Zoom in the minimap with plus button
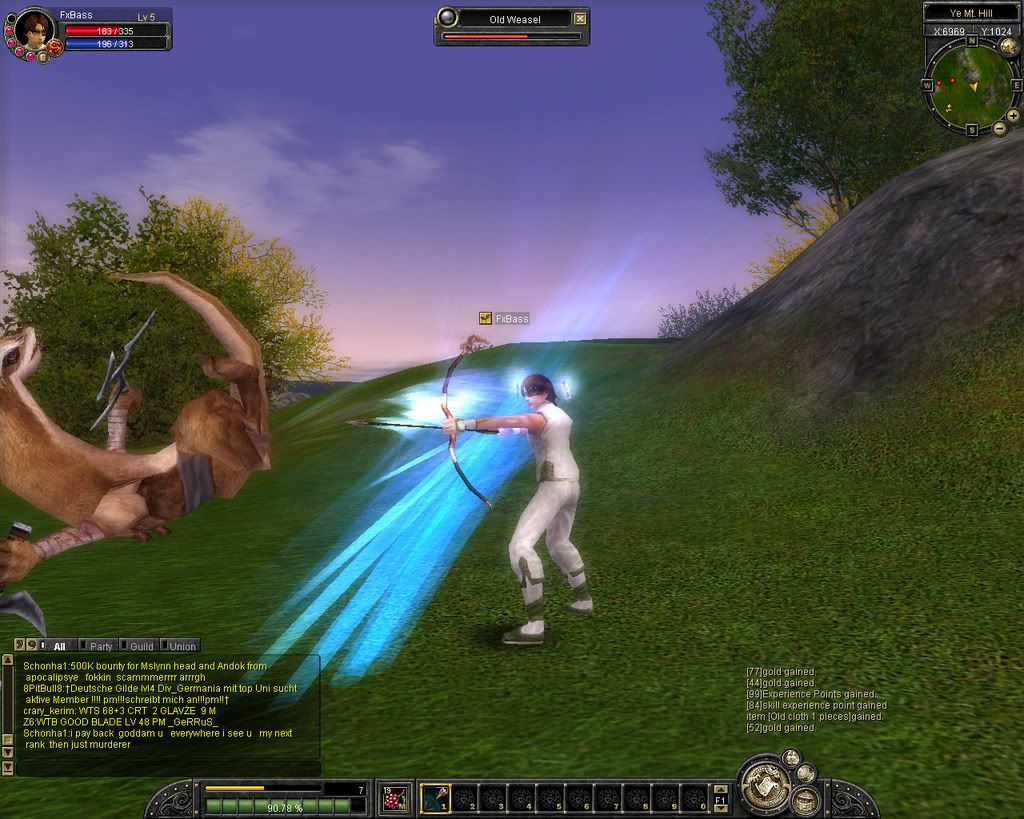 [x=1013, y=116]
